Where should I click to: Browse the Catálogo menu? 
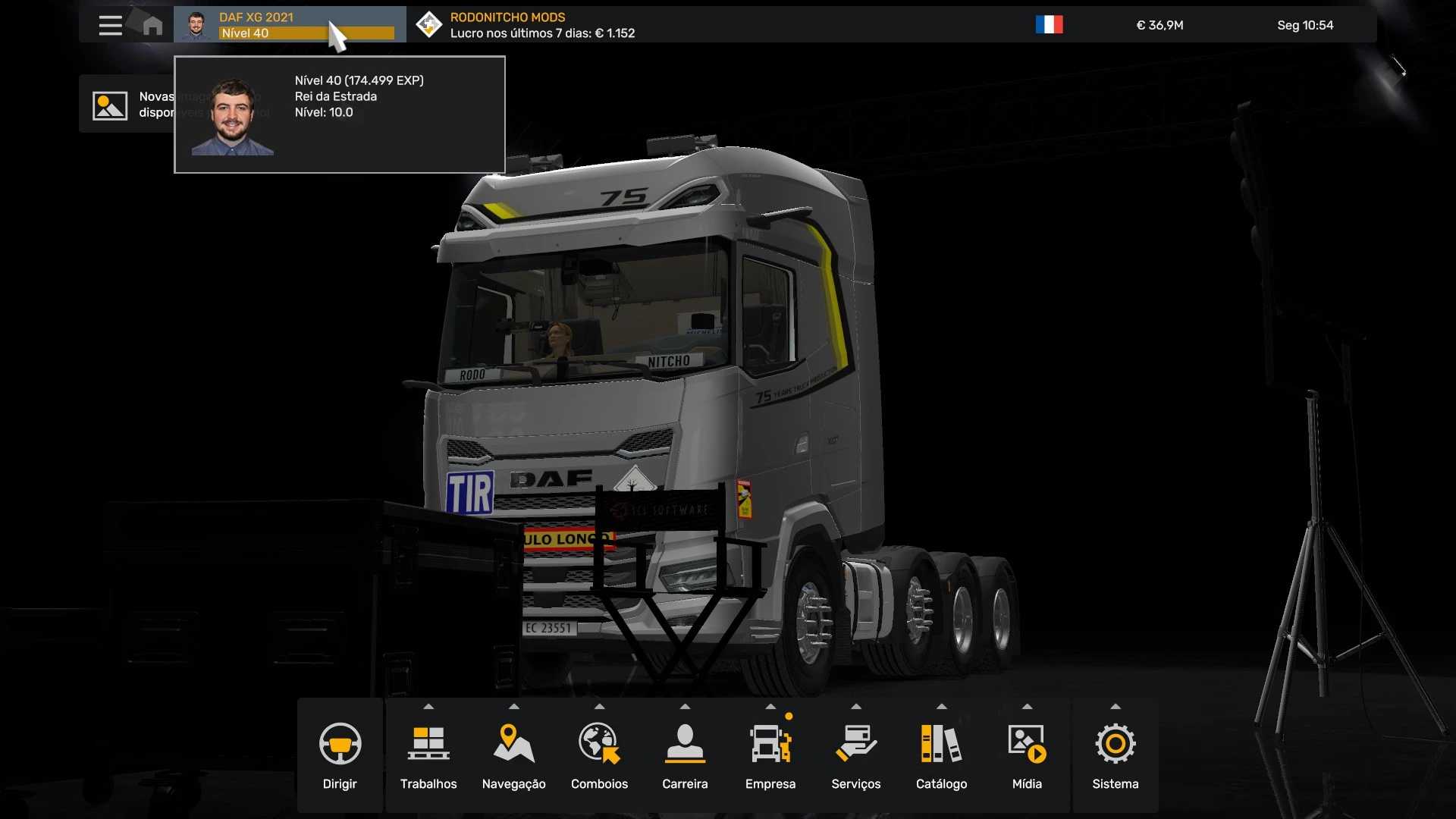coord(941,755)
